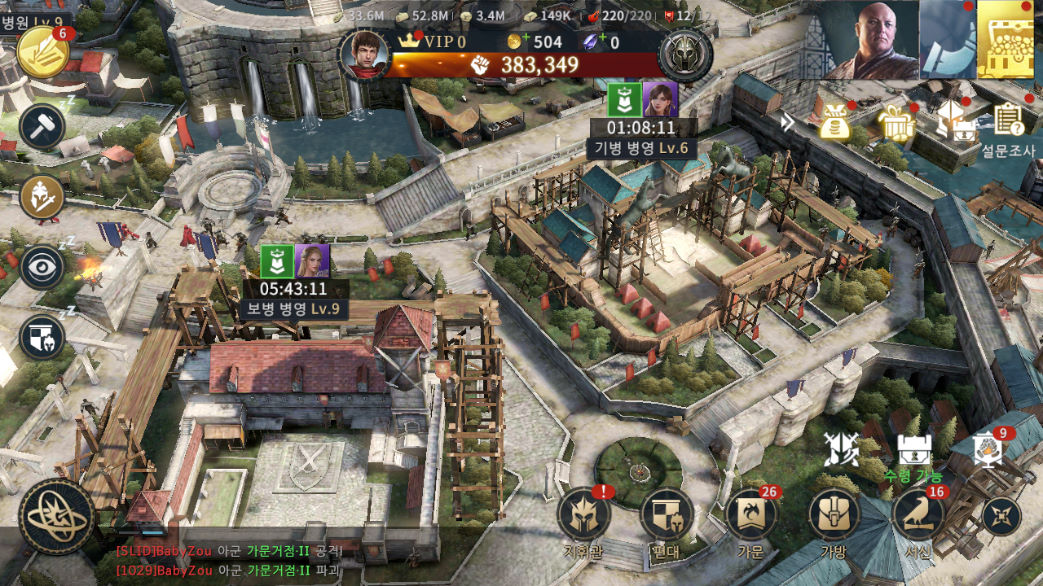Open the player avatar profile
The height and width of the screenshot is (586, 1043).
tap(364, 53)
